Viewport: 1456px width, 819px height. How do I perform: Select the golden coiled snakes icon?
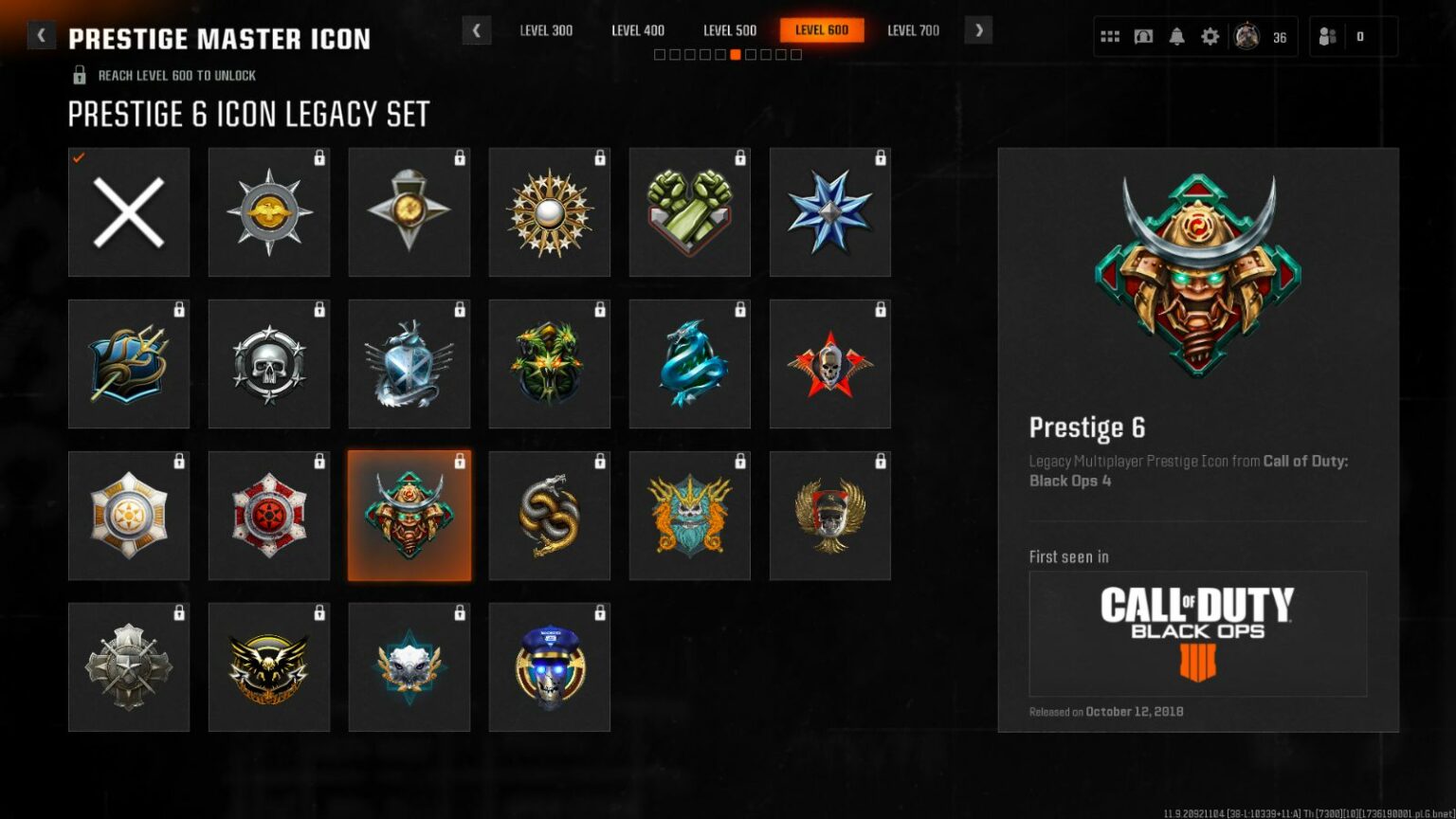[549, 515]
